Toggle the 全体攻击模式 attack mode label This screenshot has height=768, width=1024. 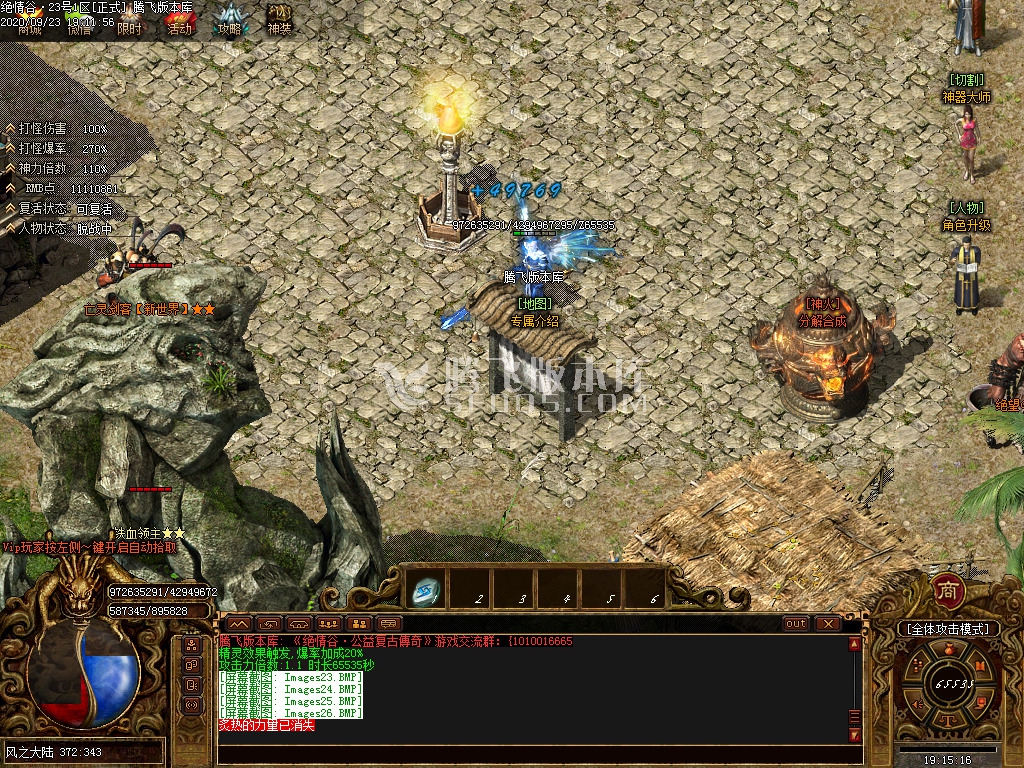[948, 629]
